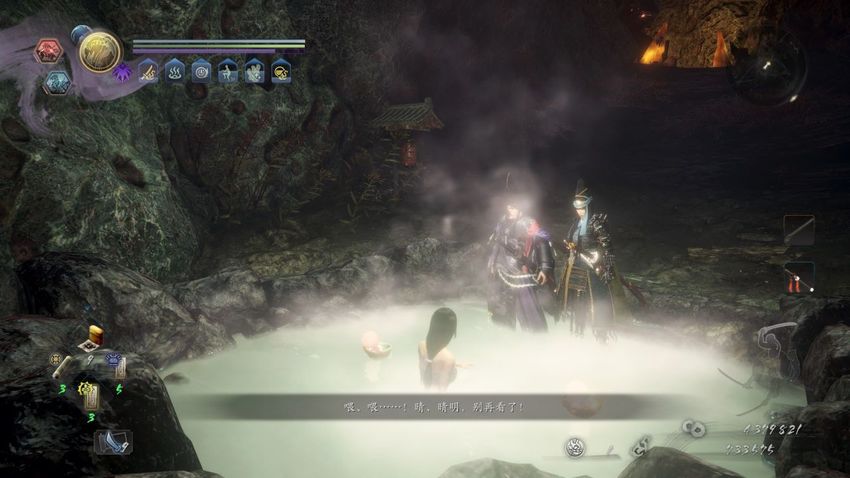This screenshot has height=478, width=850.
Task: Click the round crest icon beside the subtitle bar
Action: click(575, 447)
